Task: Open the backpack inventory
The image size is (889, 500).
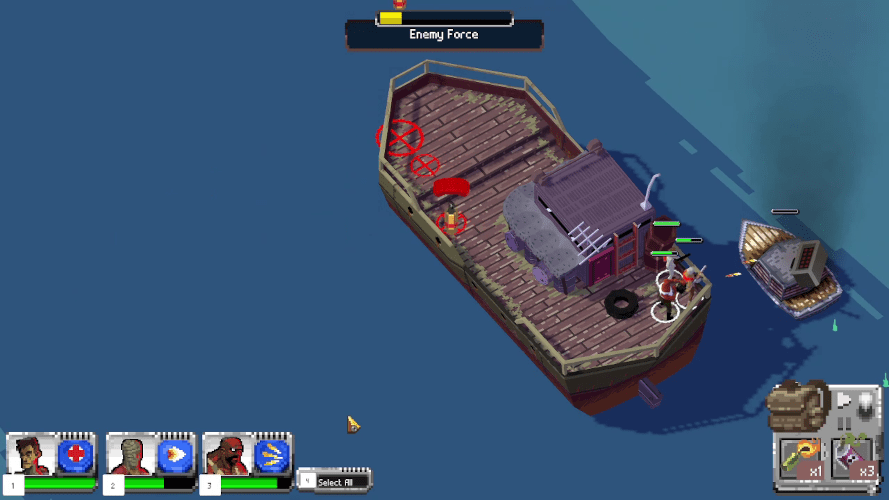Action: pyautogui.click(x=797, y=406)
